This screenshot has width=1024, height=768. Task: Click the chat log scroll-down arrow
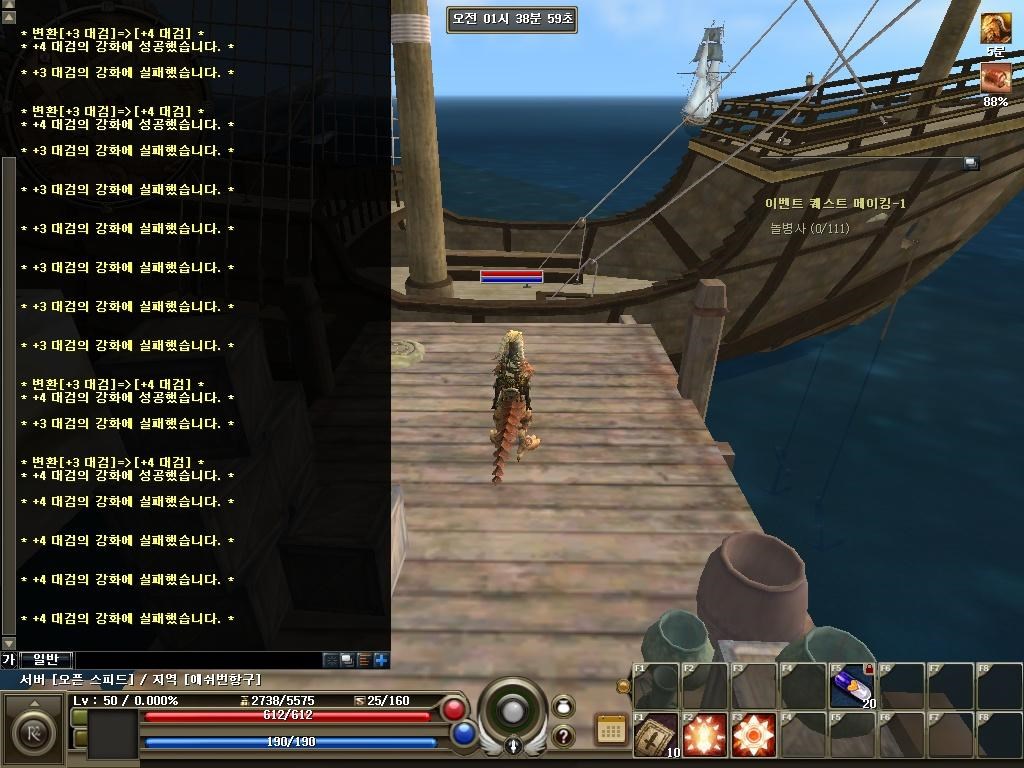click(x=9, y=643)
